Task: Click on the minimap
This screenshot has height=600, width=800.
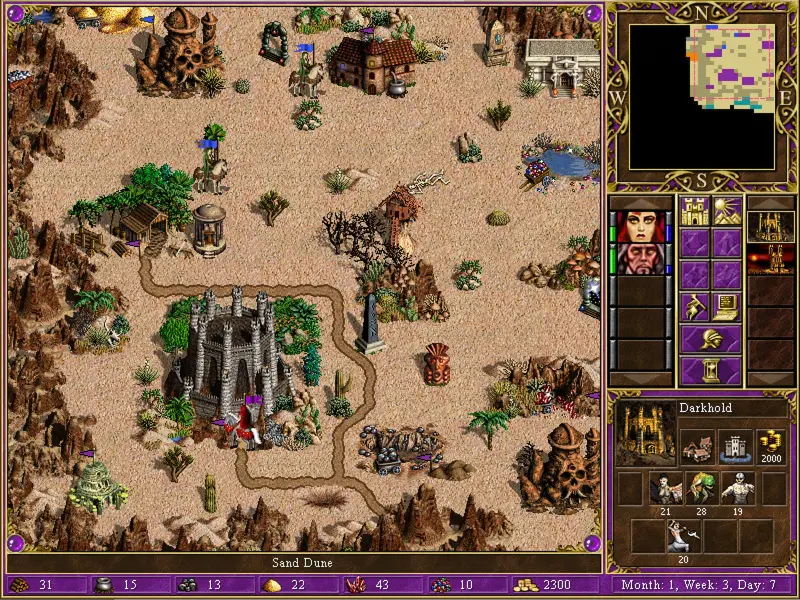Action: (x=702, y=96)
